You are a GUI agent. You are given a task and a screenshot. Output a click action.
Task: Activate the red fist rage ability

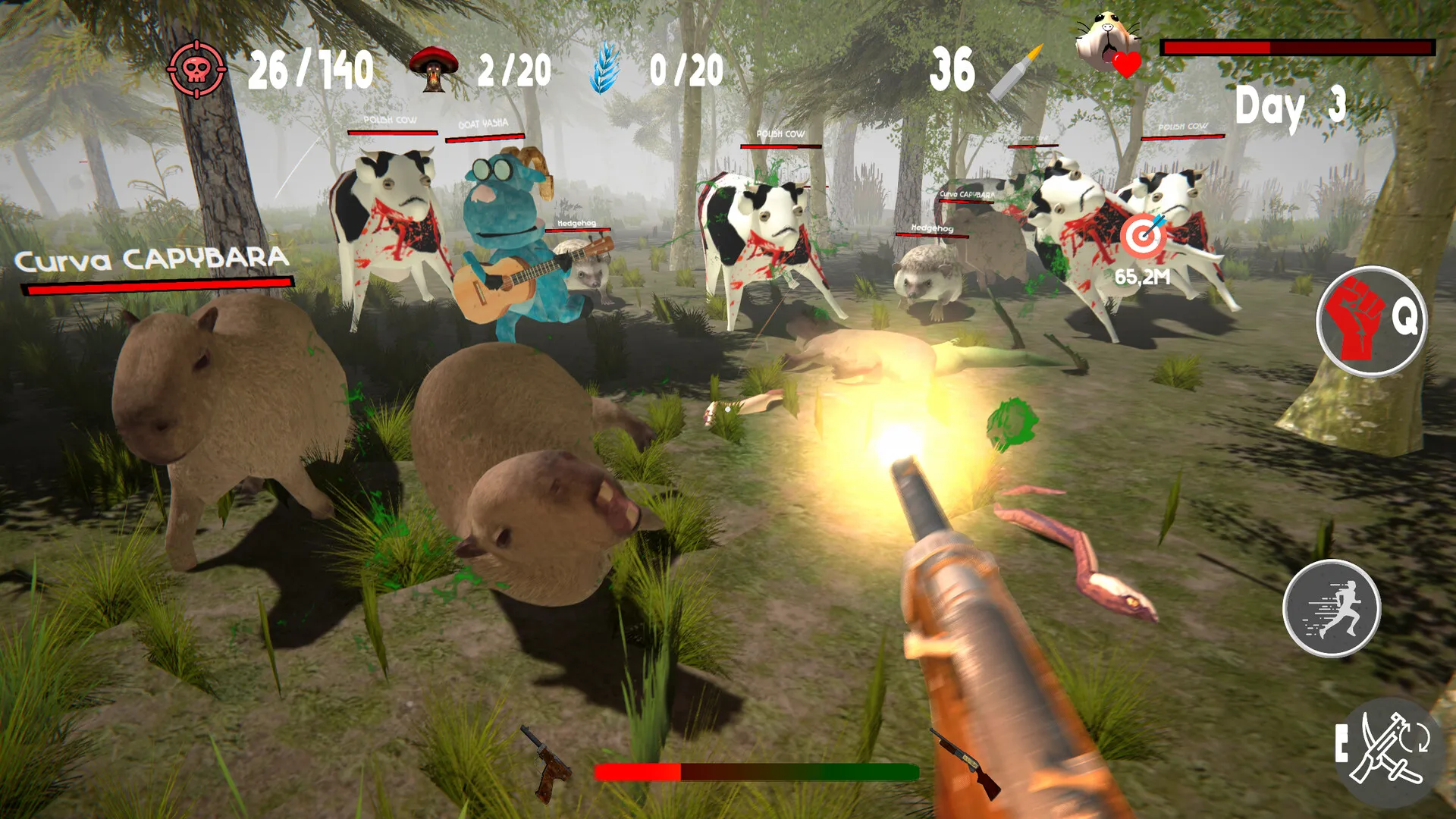[x=1370, y=321]
